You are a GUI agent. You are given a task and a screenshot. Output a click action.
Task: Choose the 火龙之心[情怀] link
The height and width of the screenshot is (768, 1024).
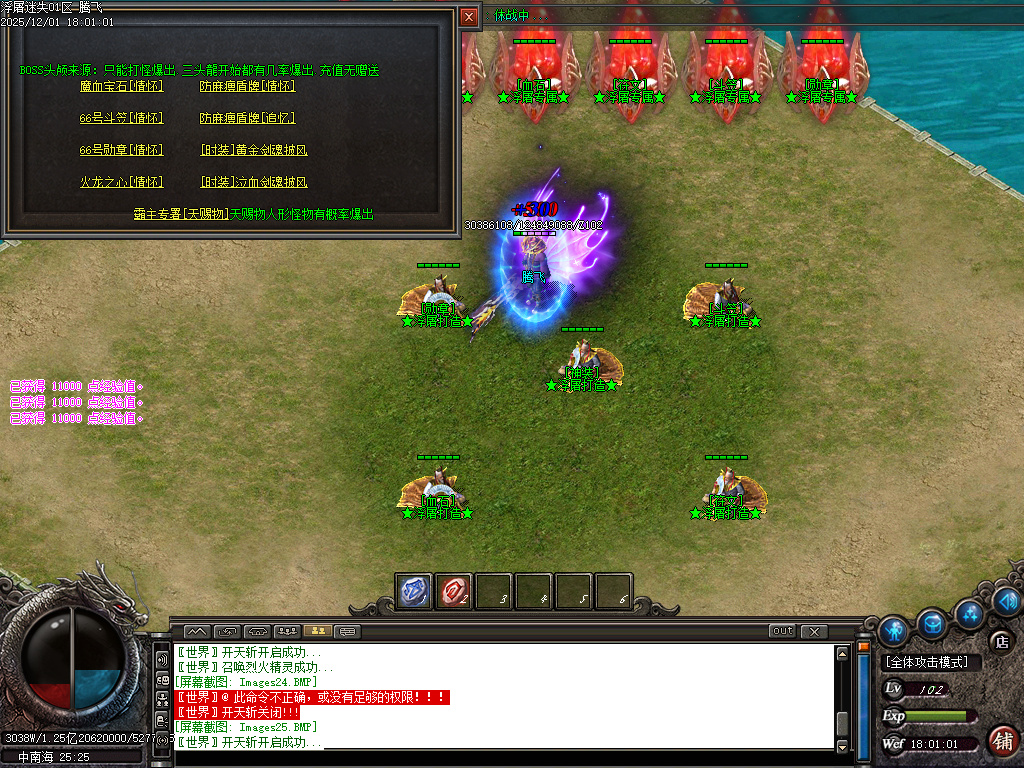121,182
